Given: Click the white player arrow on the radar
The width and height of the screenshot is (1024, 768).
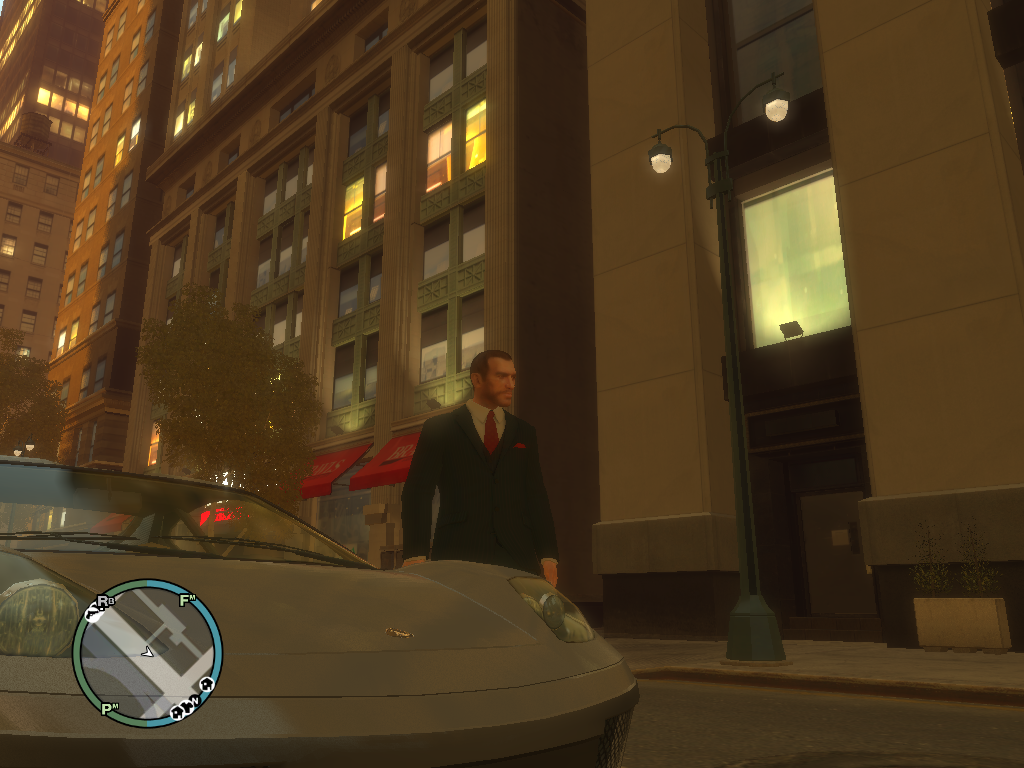Looking at the screenshot, I should (x=148, y=653).
